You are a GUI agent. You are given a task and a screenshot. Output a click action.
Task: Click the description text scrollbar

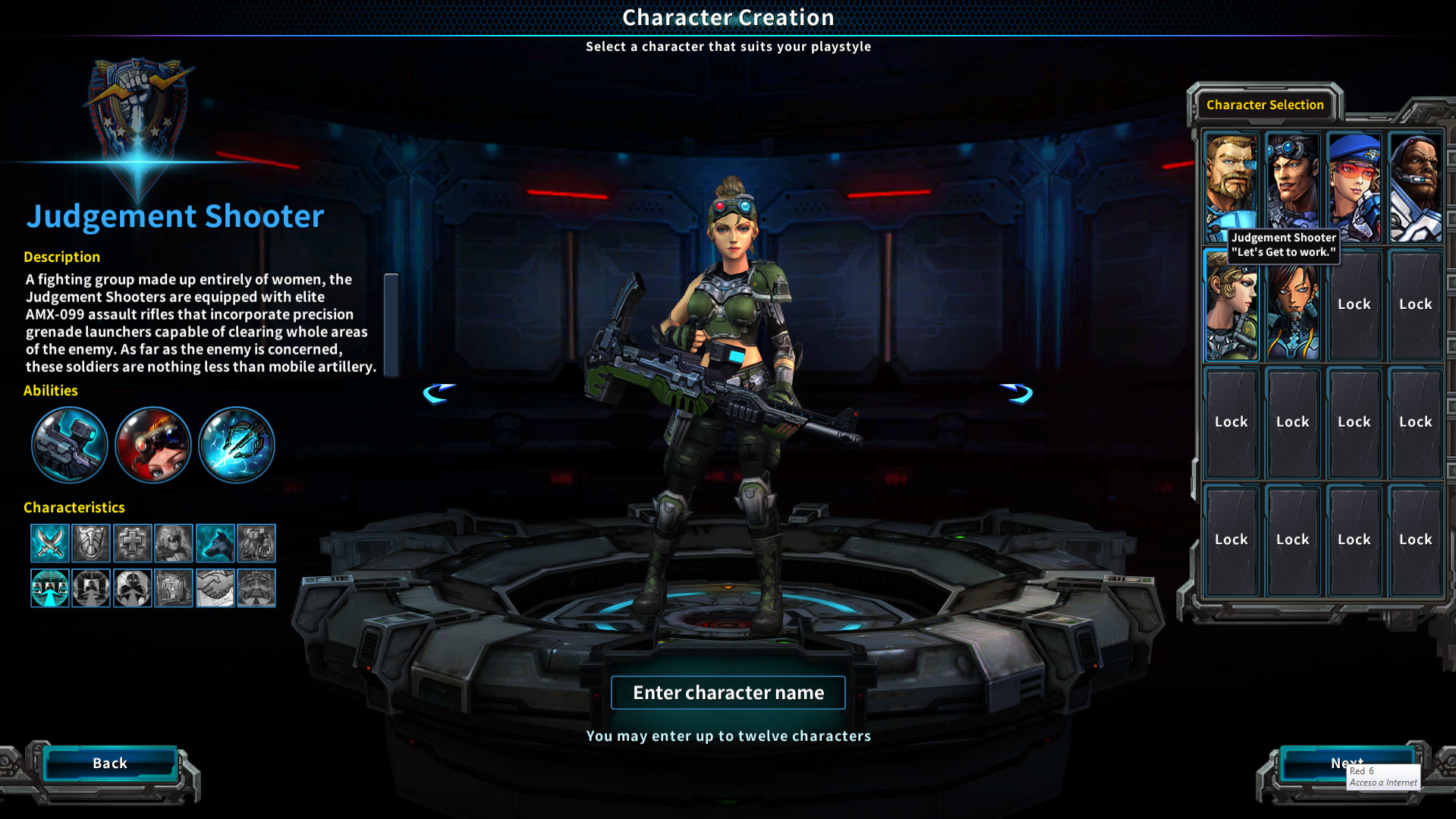click(391, 324)
